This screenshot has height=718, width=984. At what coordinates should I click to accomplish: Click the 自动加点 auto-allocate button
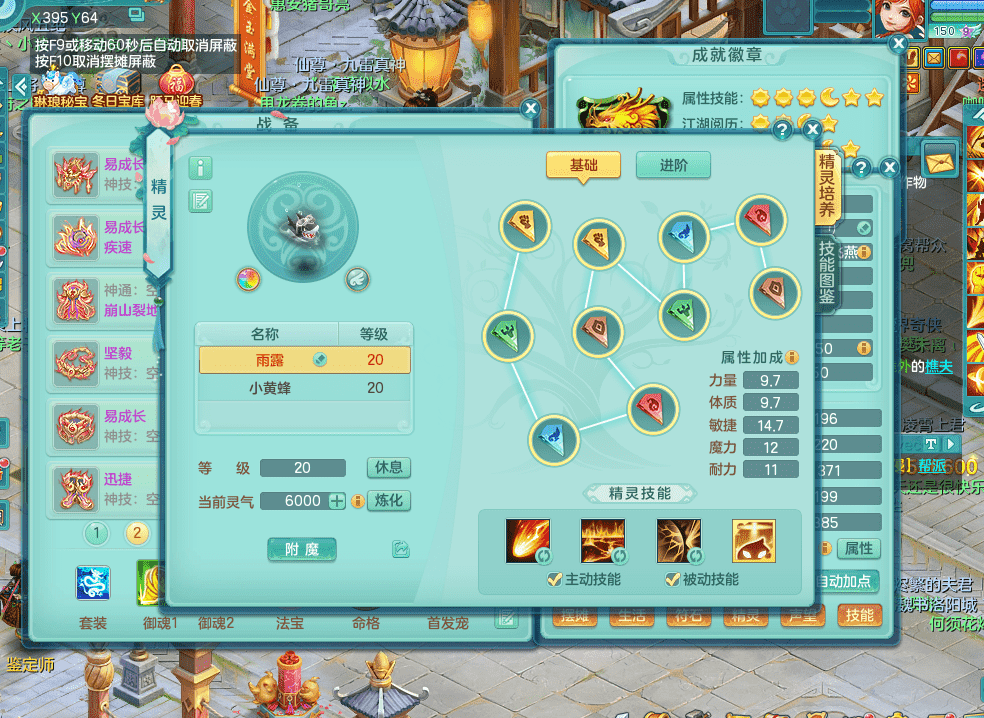point(844,581)
